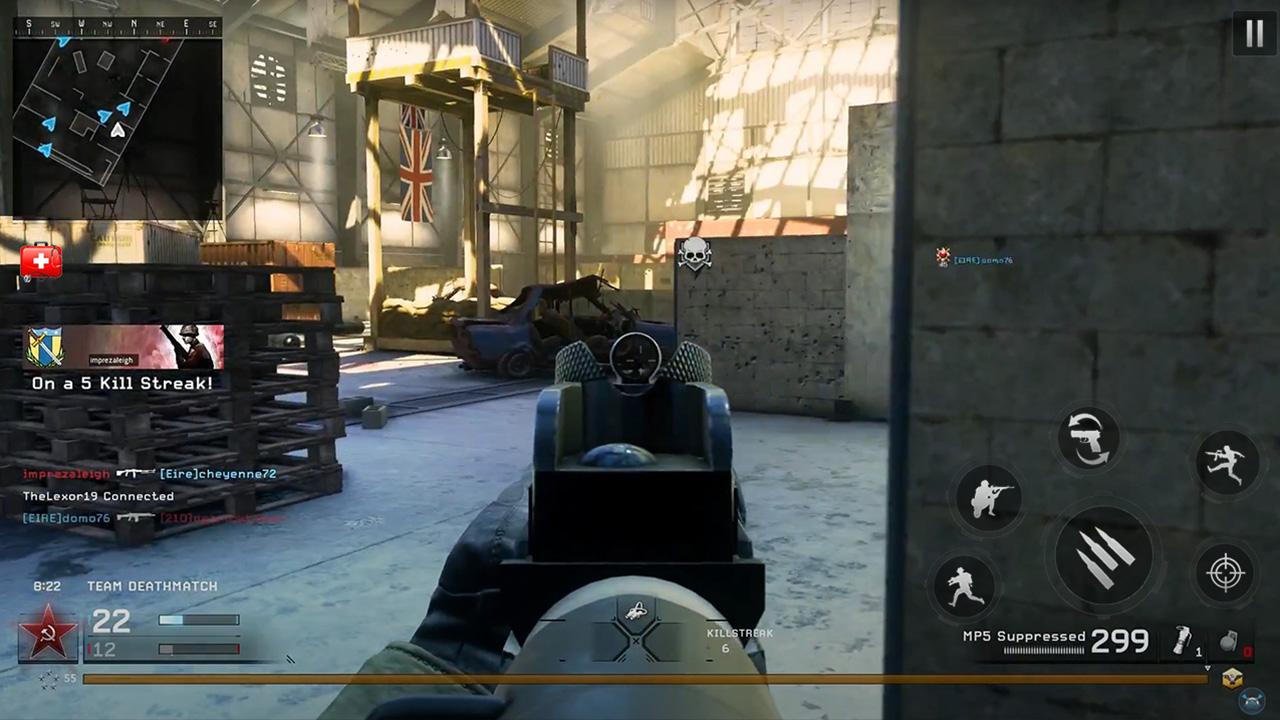Aim down sights with the crosshair icon

click(1226, 572)
